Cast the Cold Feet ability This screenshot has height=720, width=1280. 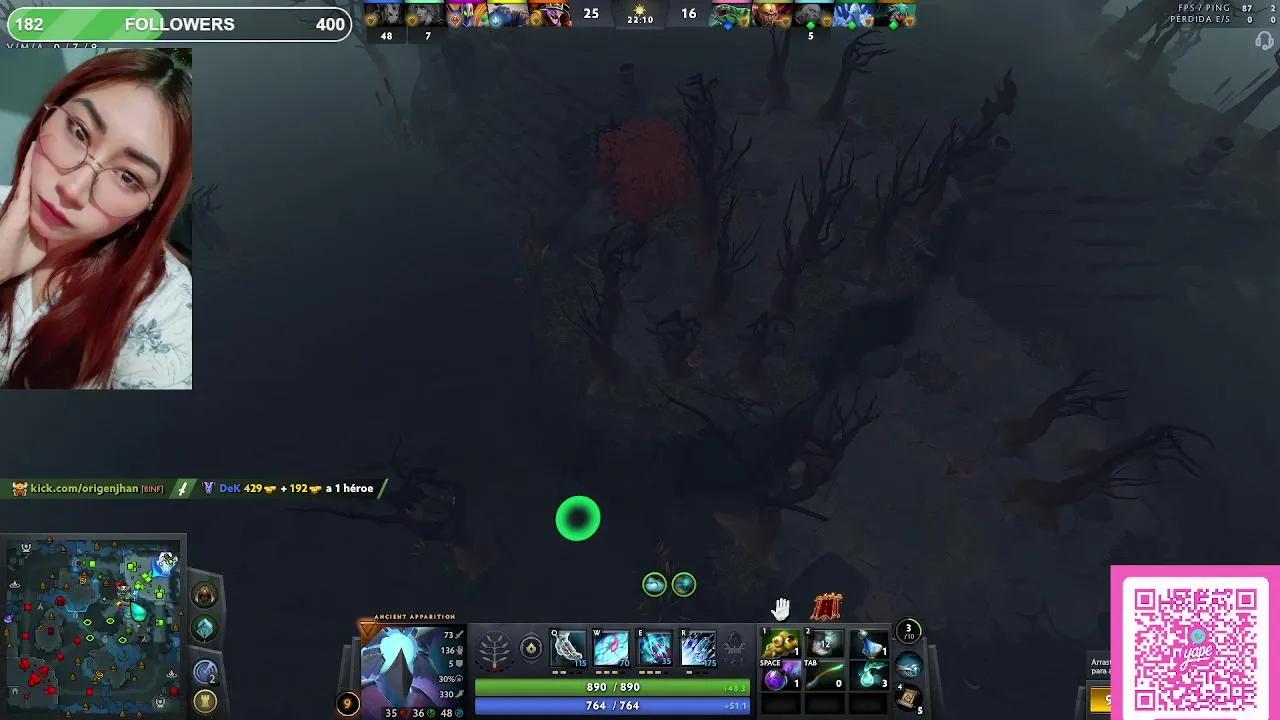568,649
